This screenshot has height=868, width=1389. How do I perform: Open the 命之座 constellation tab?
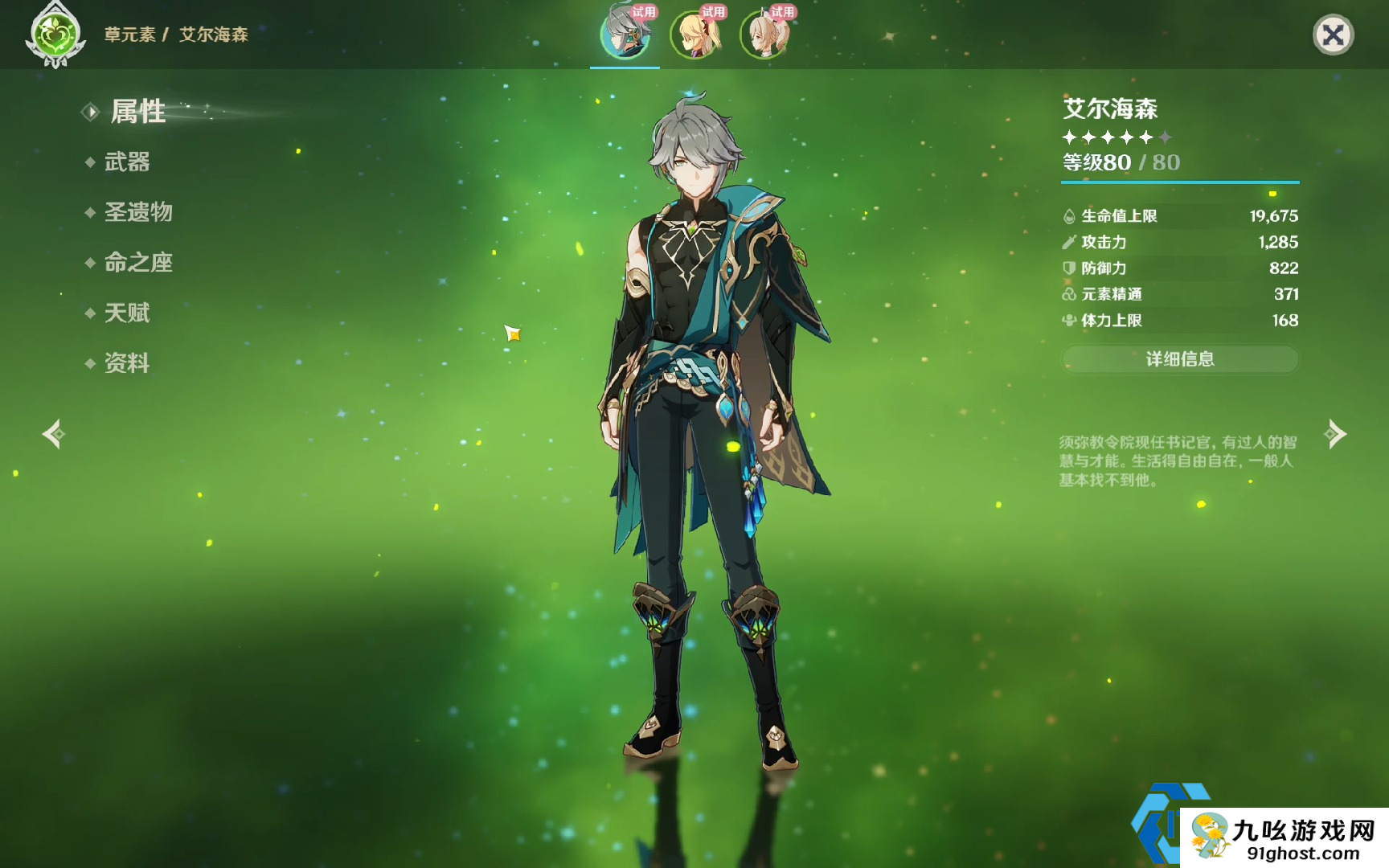click(137, 263)
